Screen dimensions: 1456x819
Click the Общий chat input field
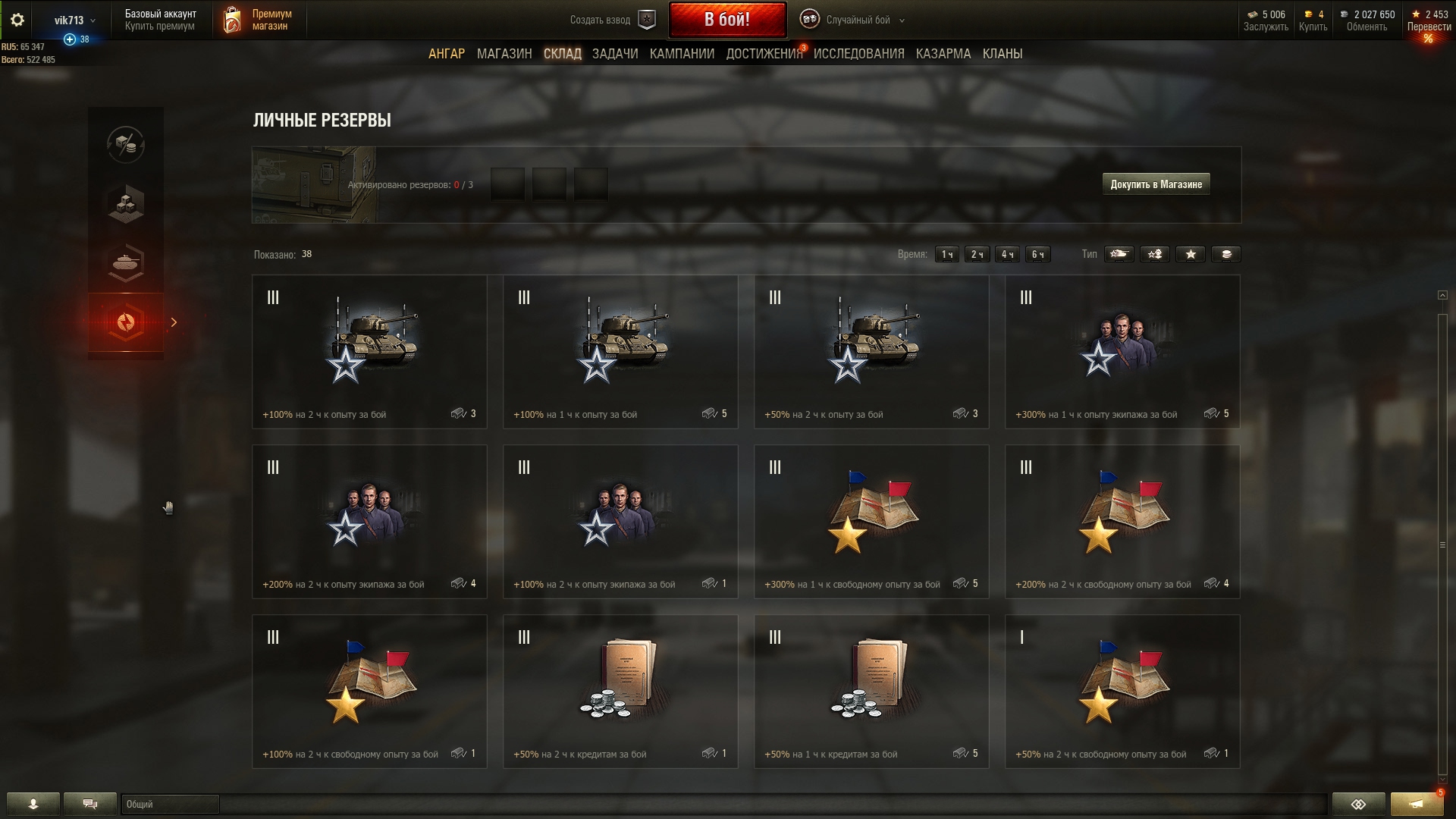(170, 804)
